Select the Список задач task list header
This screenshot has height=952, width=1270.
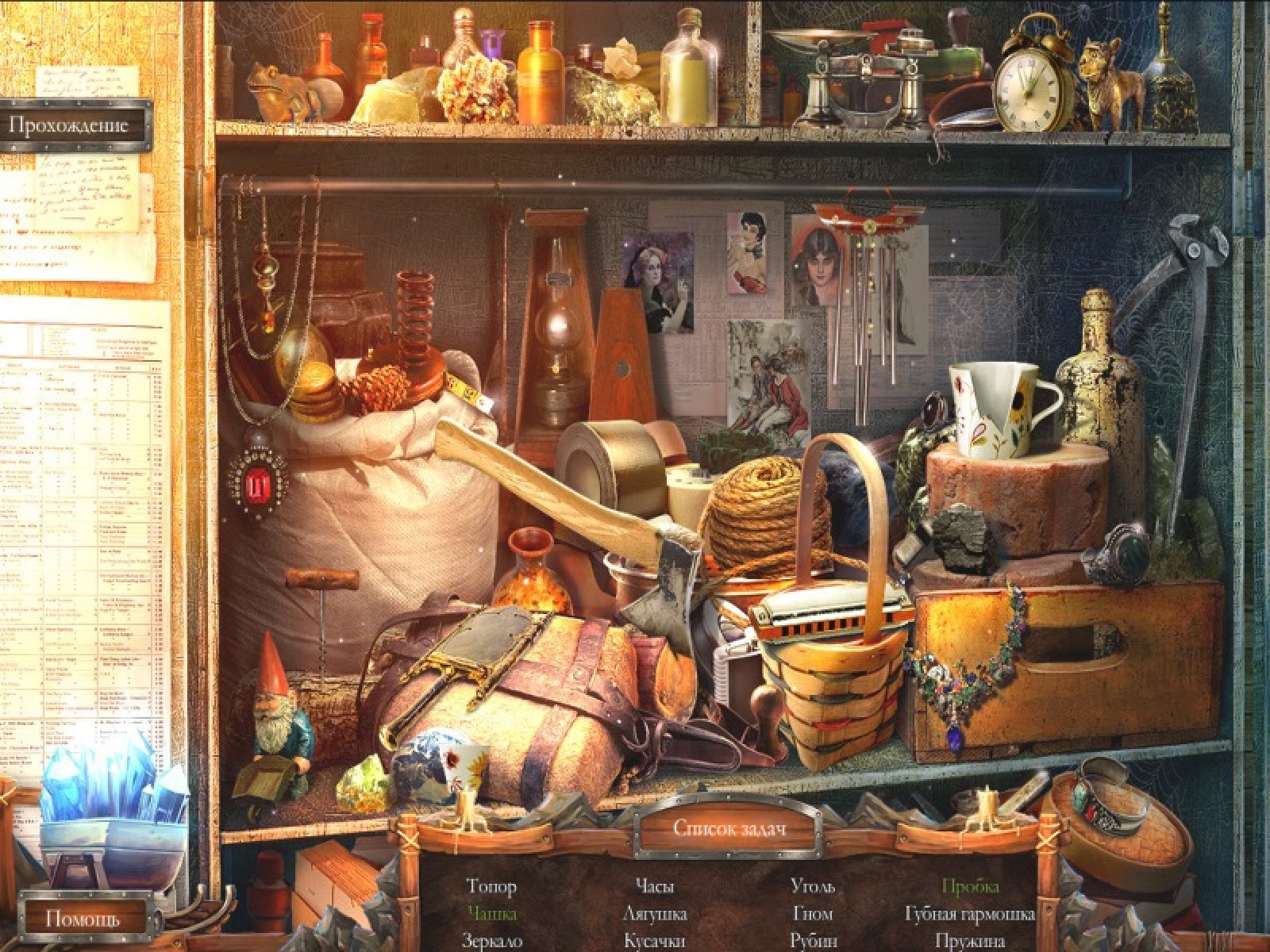tap(729, 827)
